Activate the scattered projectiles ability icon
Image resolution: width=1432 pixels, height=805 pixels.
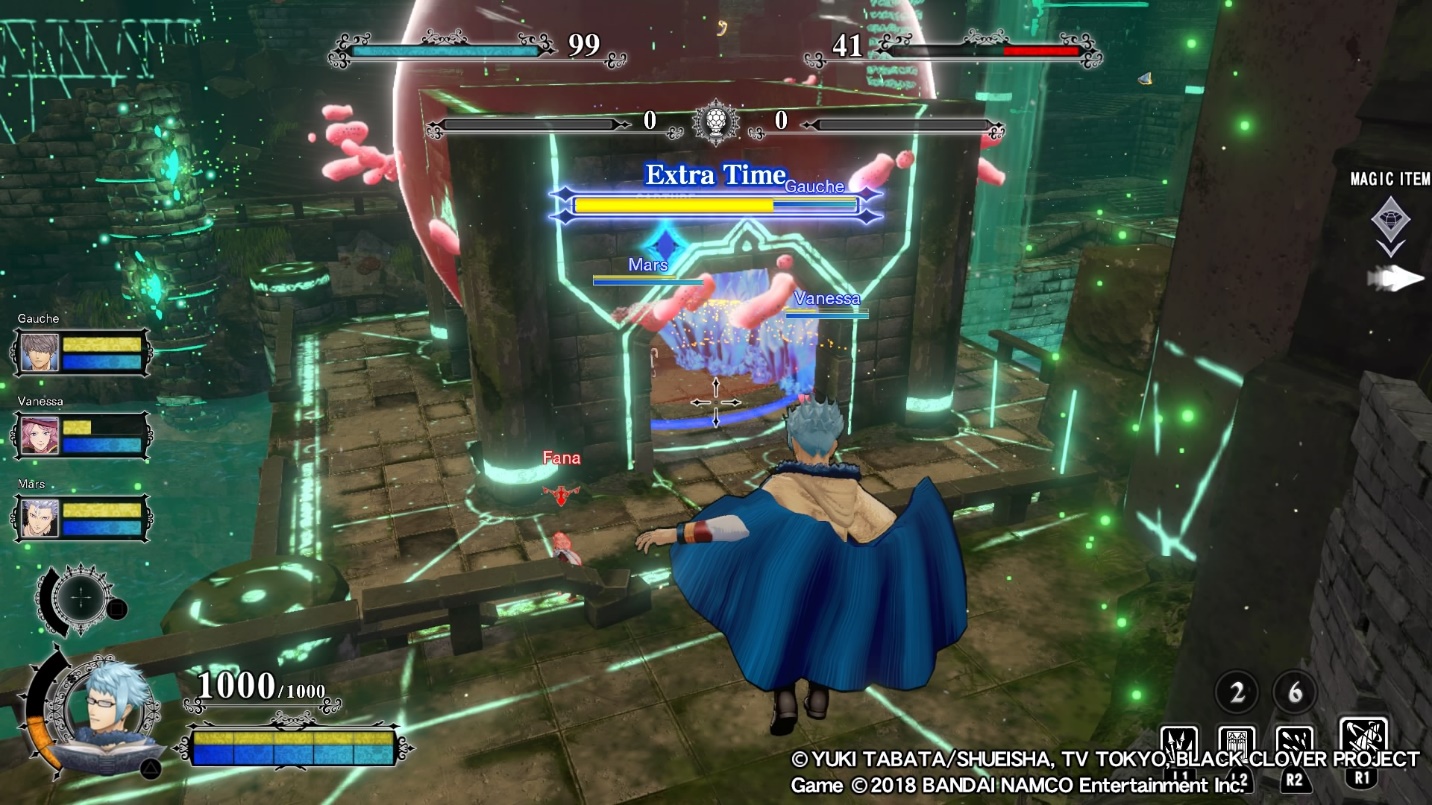tap(1296, 744)
